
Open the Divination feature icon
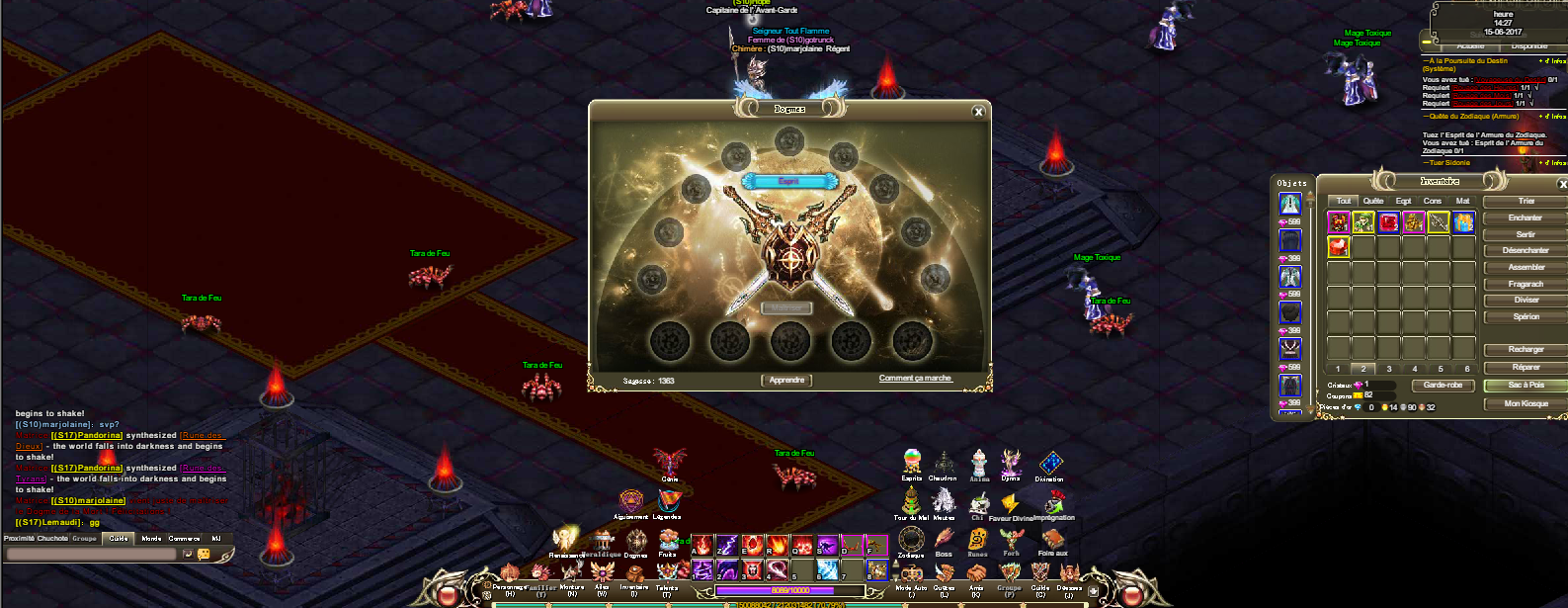1050,463
